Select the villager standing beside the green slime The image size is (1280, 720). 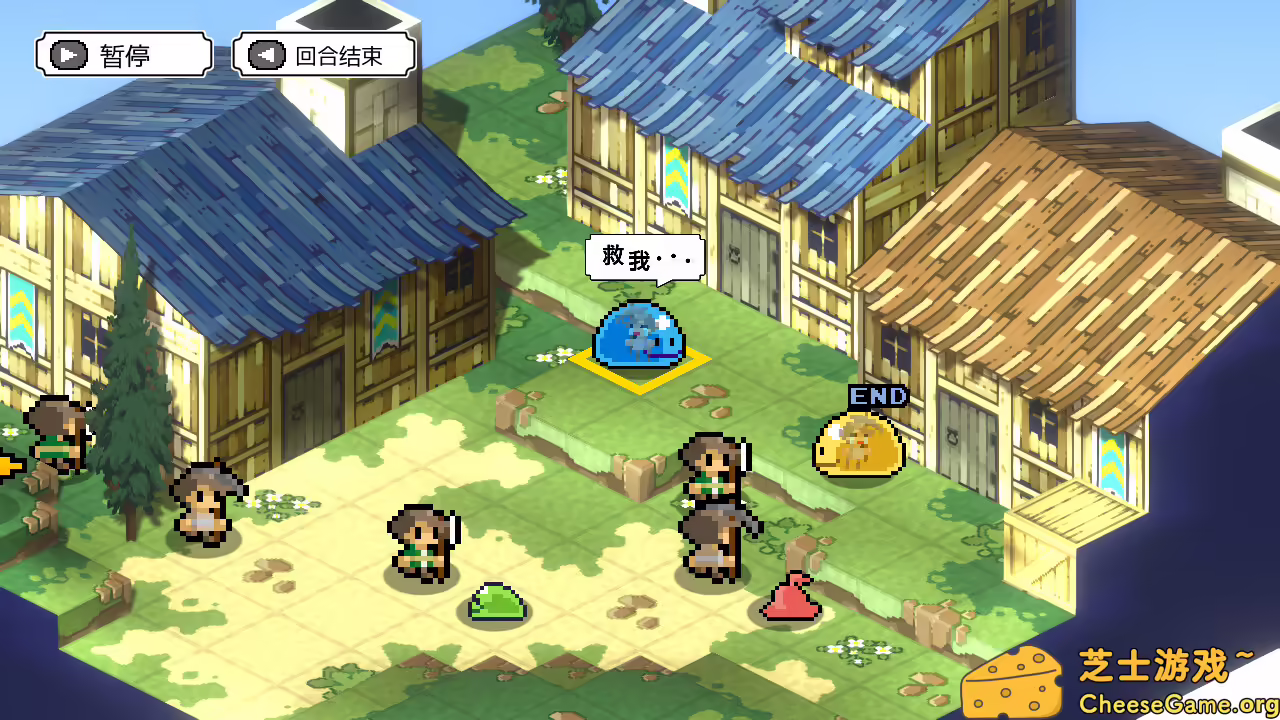point(424,540)
